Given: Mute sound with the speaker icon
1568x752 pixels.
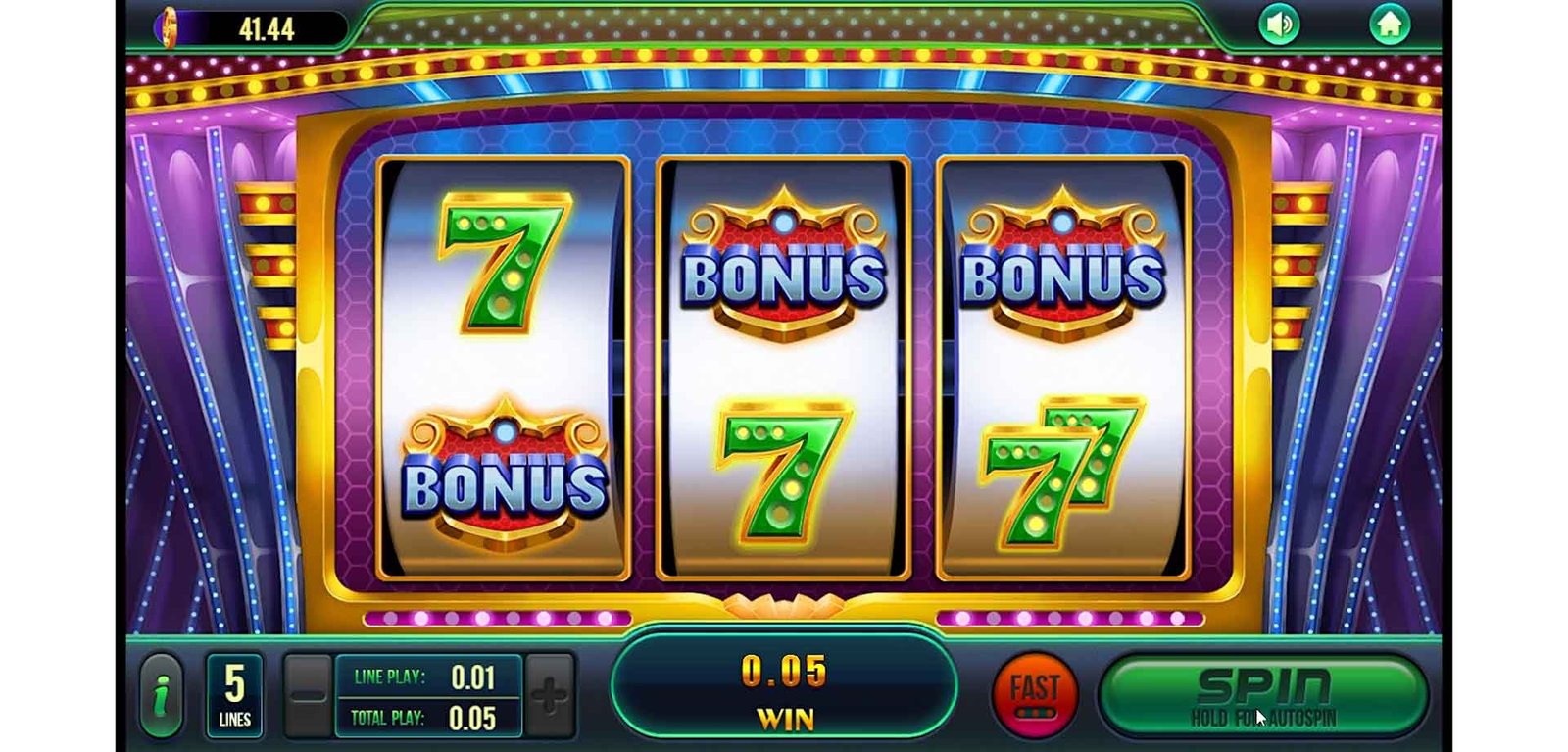Looking at the screenshot, I should point(1279,25).
